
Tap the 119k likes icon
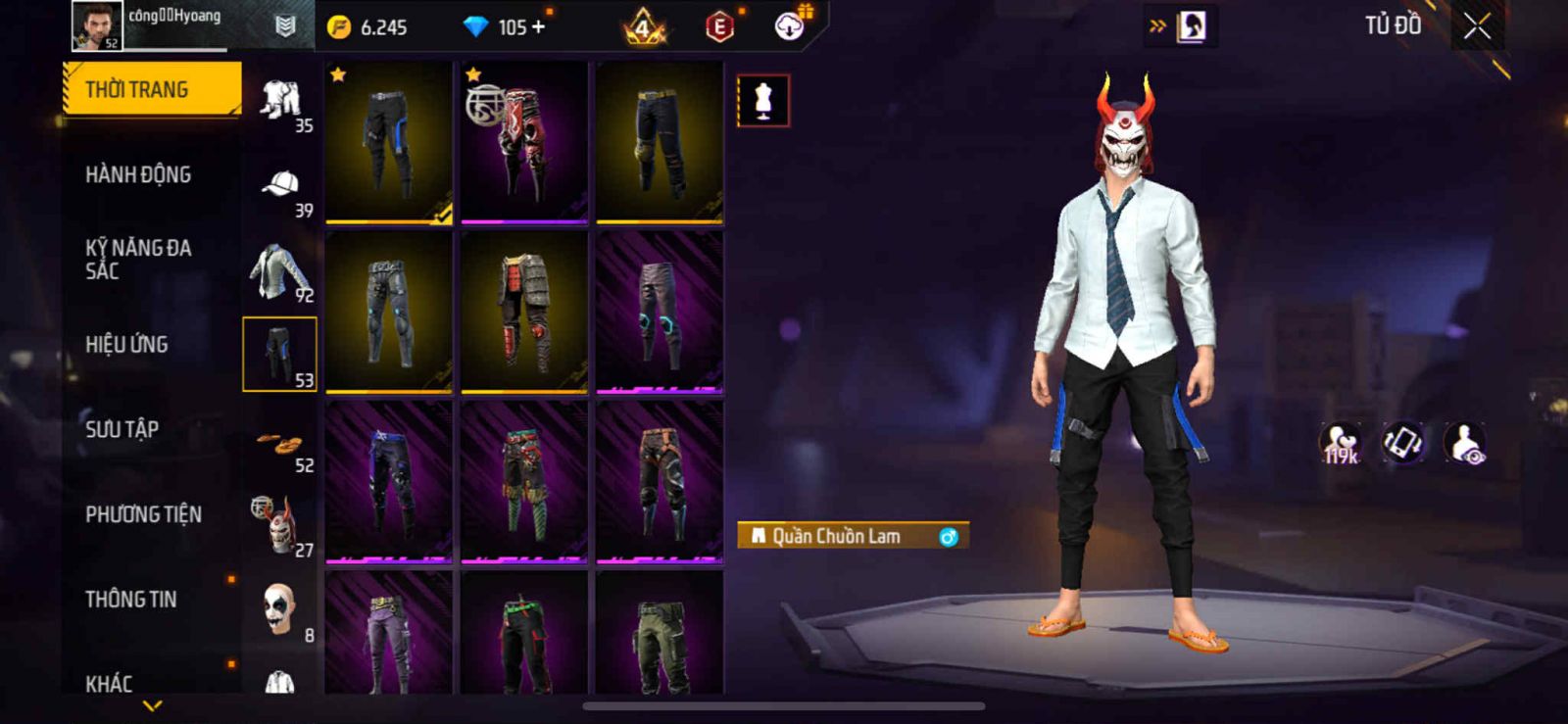[1340, 443]
